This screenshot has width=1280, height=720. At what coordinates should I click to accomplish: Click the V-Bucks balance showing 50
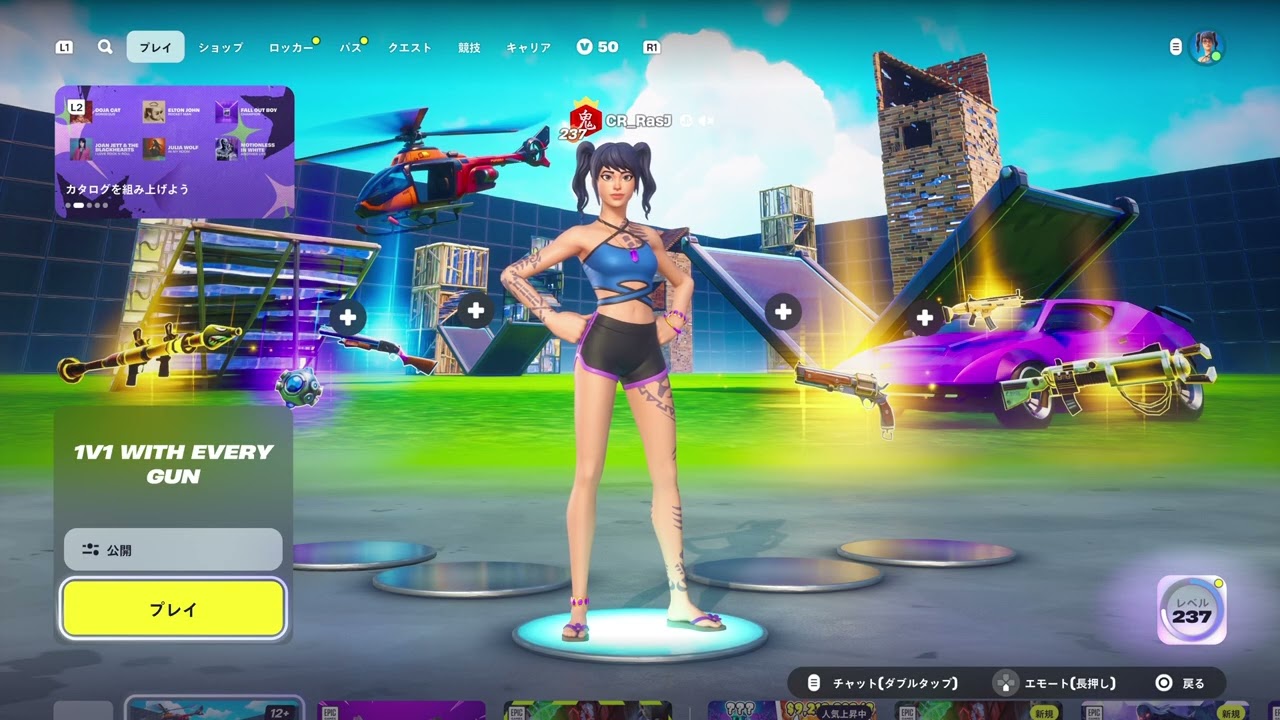[597, 47]
